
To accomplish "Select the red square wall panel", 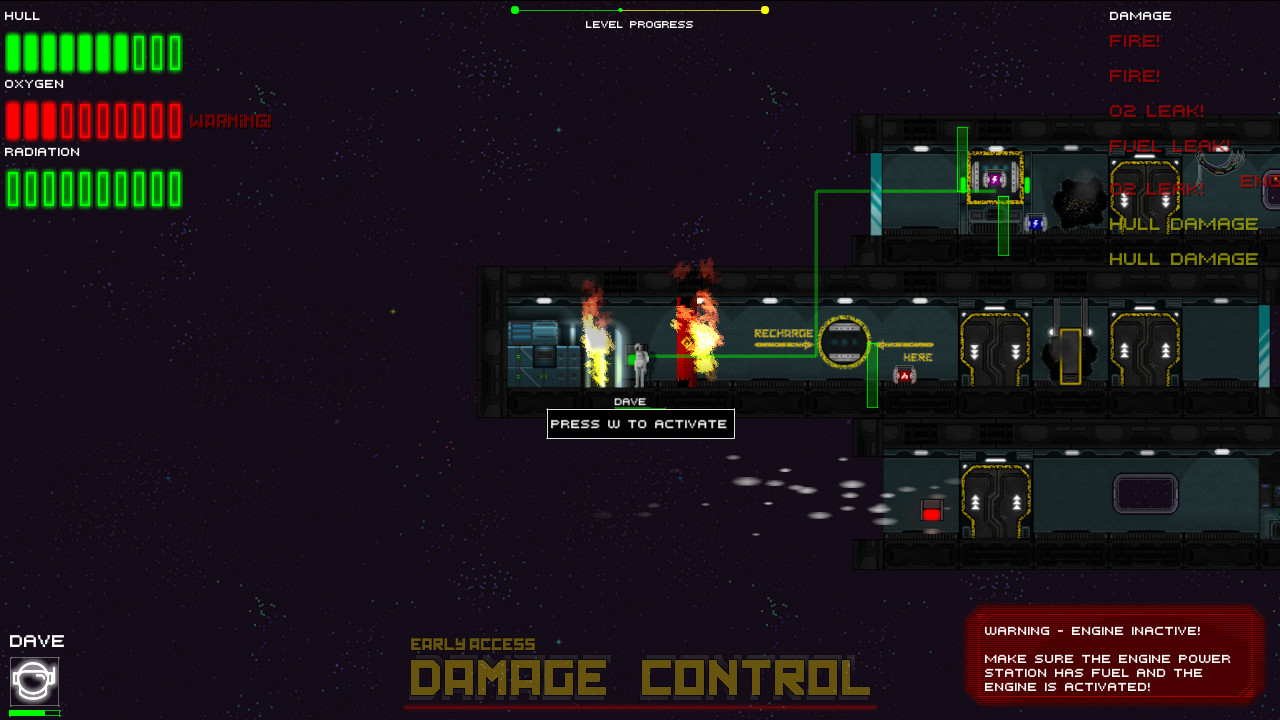I will (x=932, y=509).
